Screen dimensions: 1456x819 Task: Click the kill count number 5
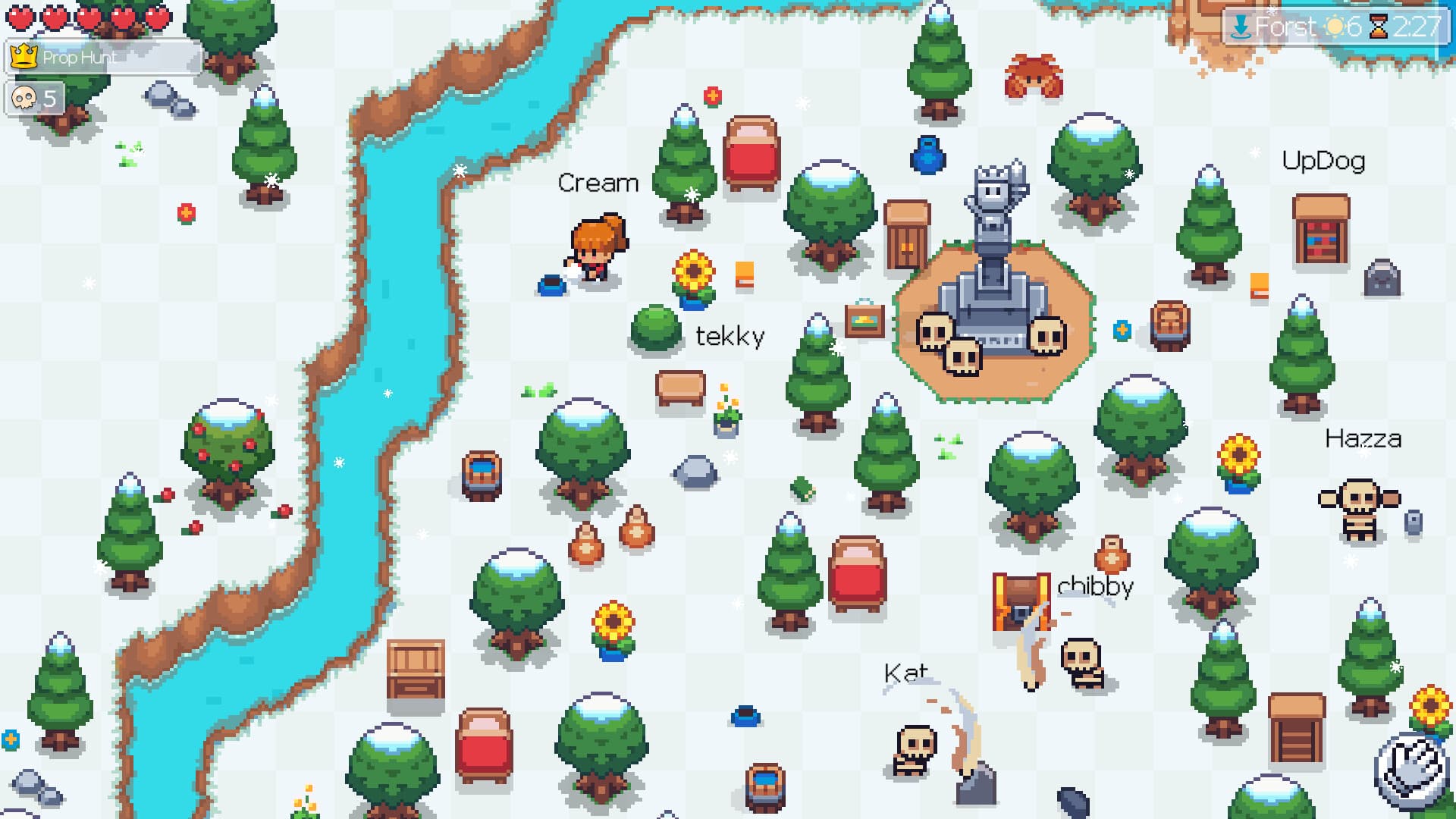tap(49, 98)
